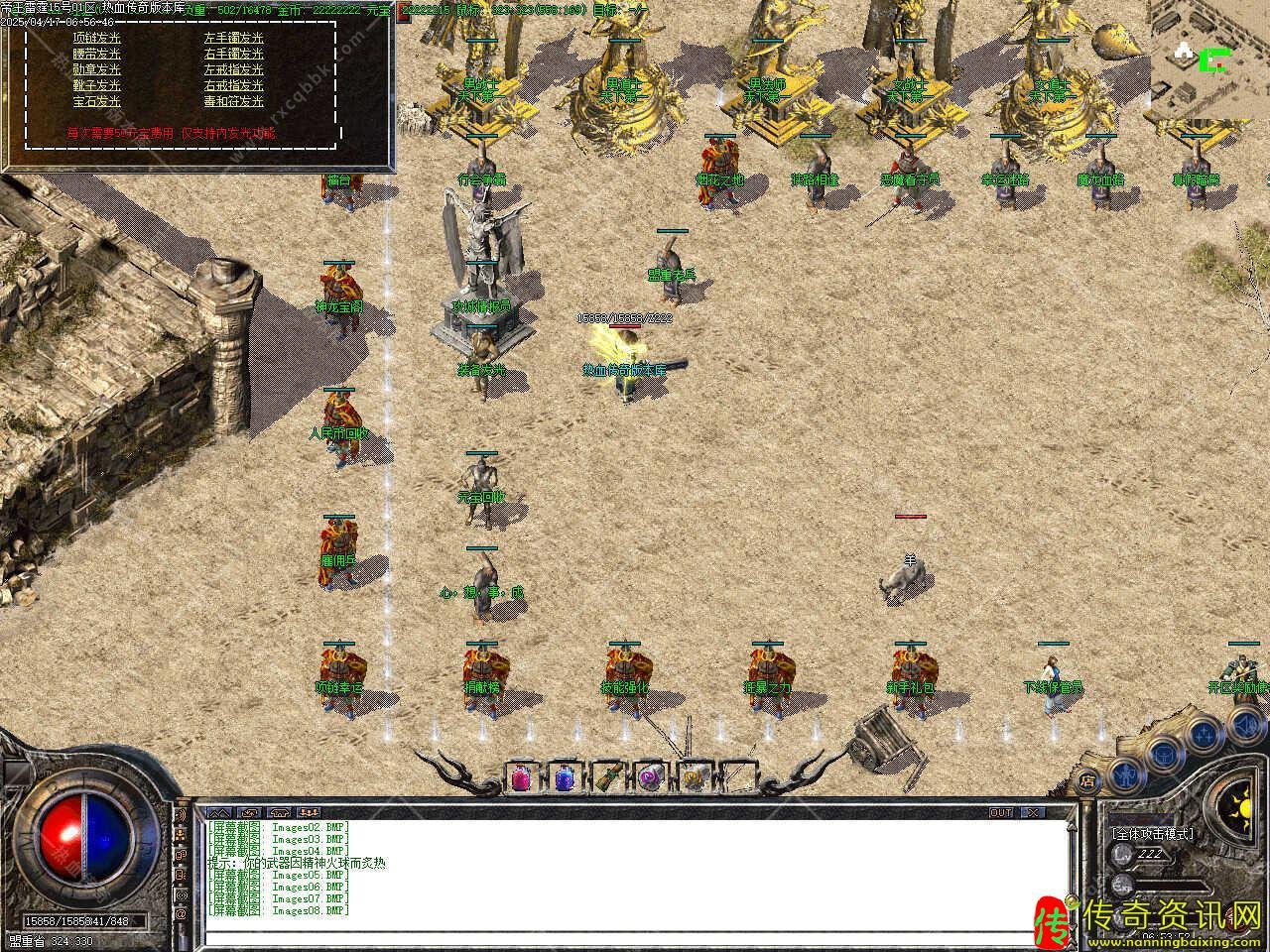Click the @ chat channel button

coord(182,912)
